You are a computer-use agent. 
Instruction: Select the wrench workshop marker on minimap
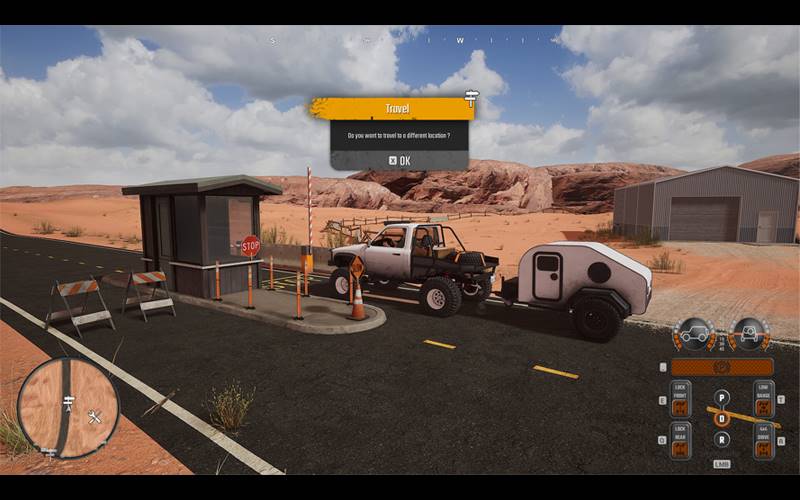point(95,417)
